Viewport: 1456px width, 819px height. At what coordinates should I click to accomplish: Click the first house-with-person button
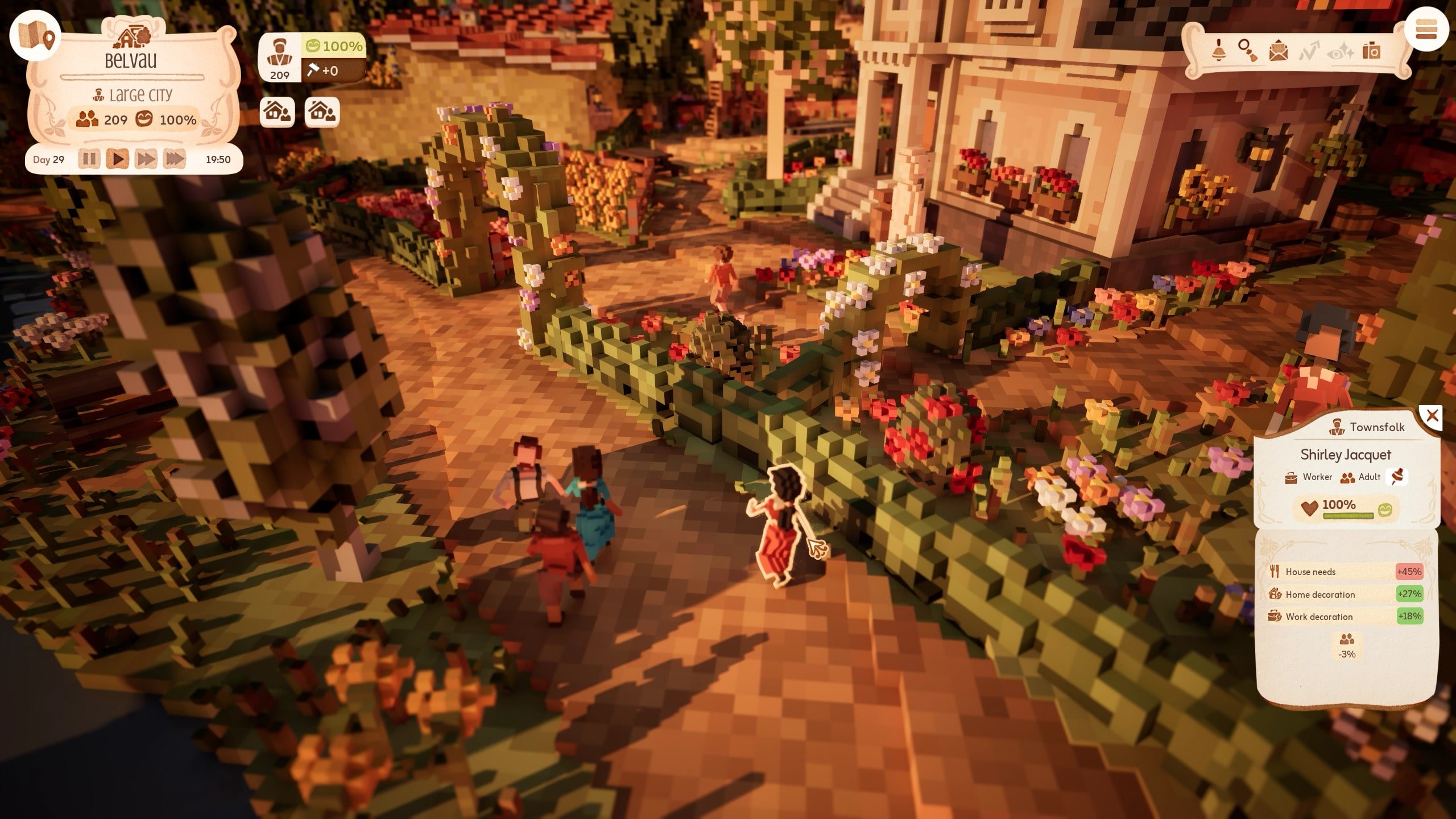pyautogui.click(x=277, y=111)
